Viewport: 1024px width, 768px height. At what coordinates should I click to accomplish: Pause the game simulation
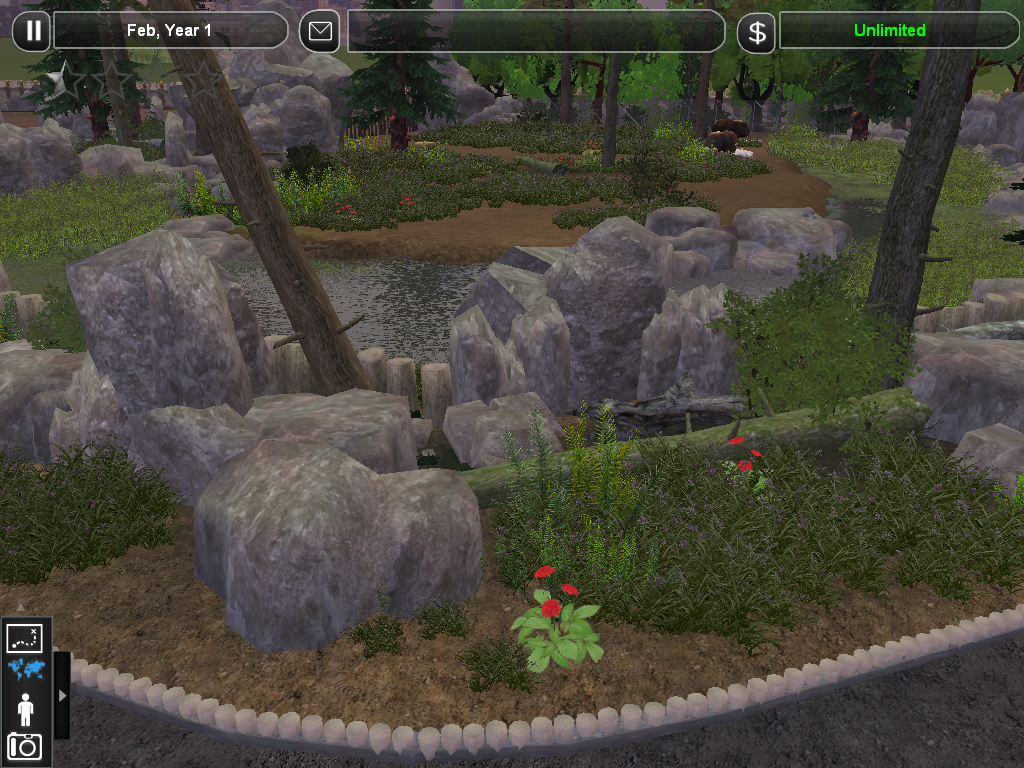coord(32,31)
